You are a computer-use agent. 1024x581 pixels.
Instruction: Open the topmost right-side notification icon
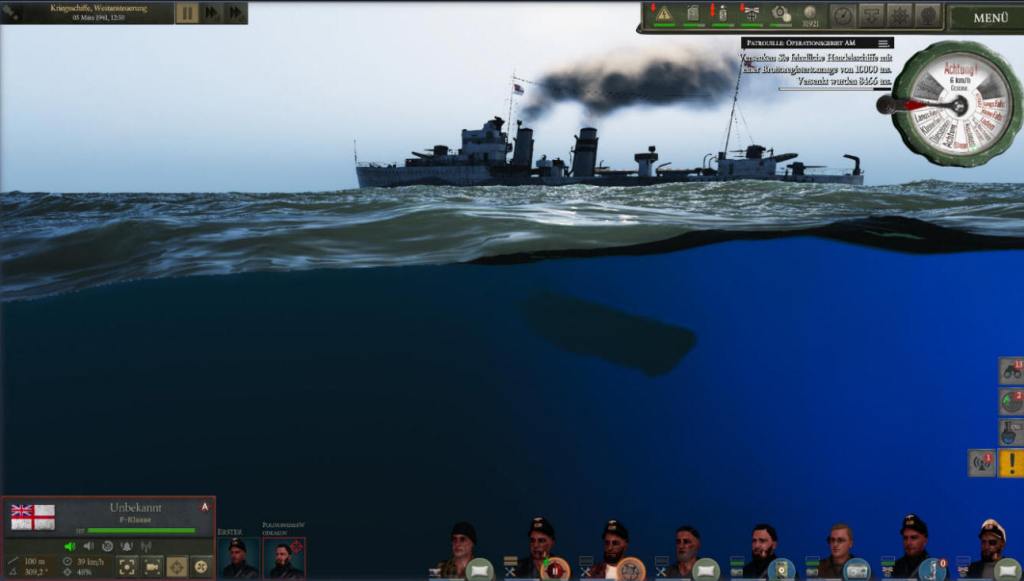[x=1011, y=371]
